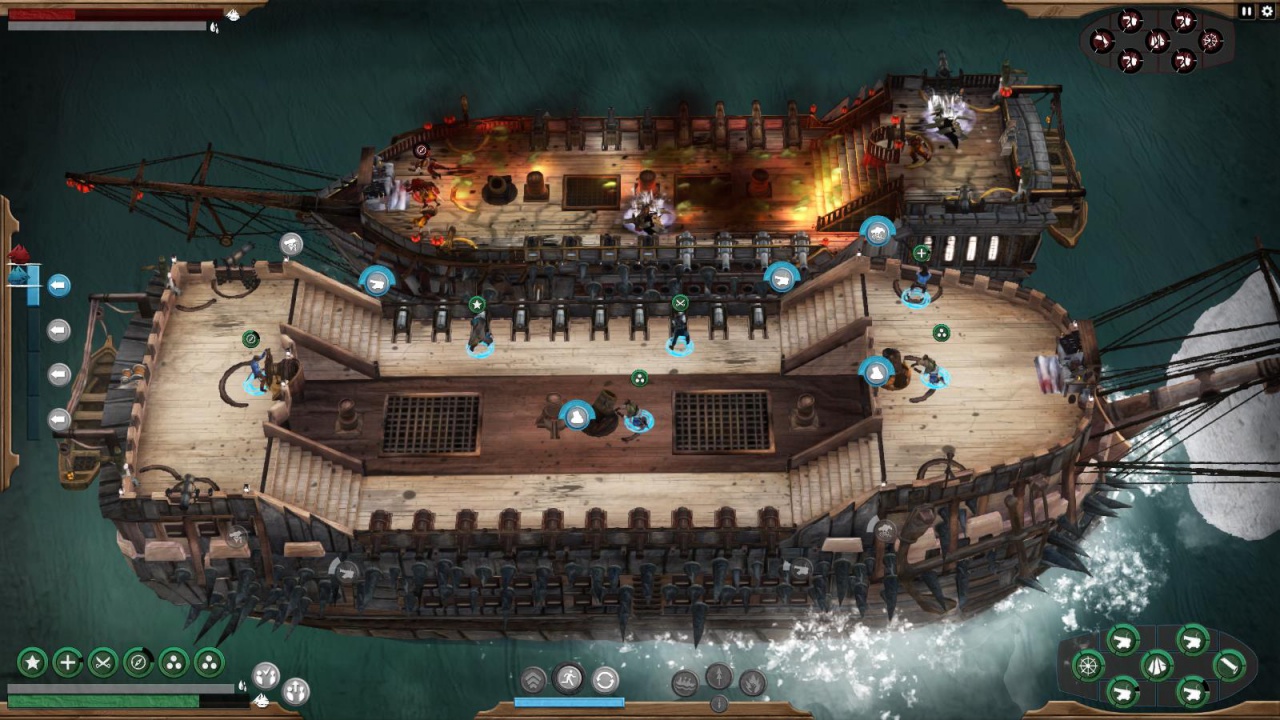Select the helm wheel station icon

pos(1088,665)
